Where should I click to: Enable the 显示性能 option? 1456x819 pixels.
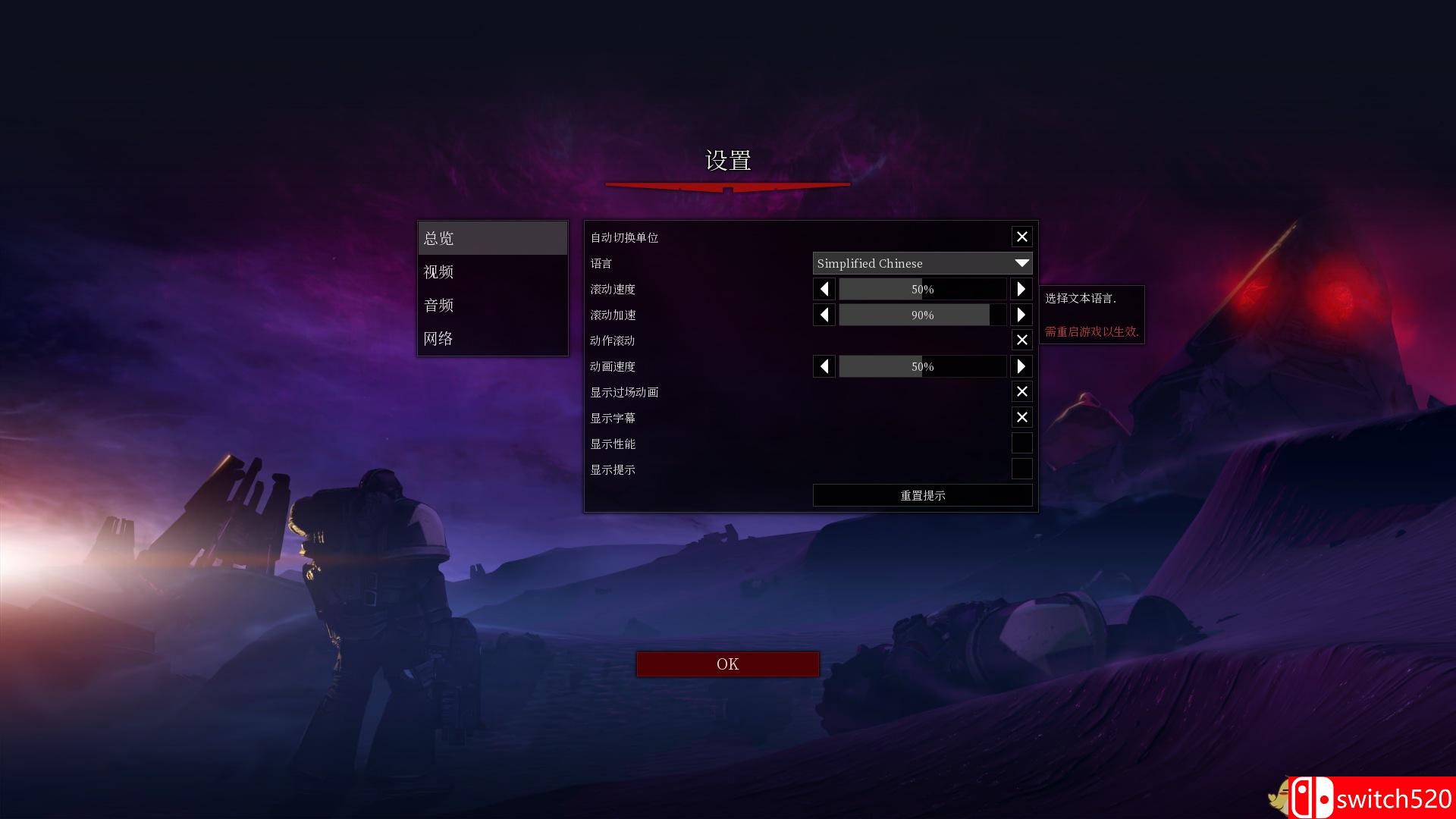[x=1021, y=443]
